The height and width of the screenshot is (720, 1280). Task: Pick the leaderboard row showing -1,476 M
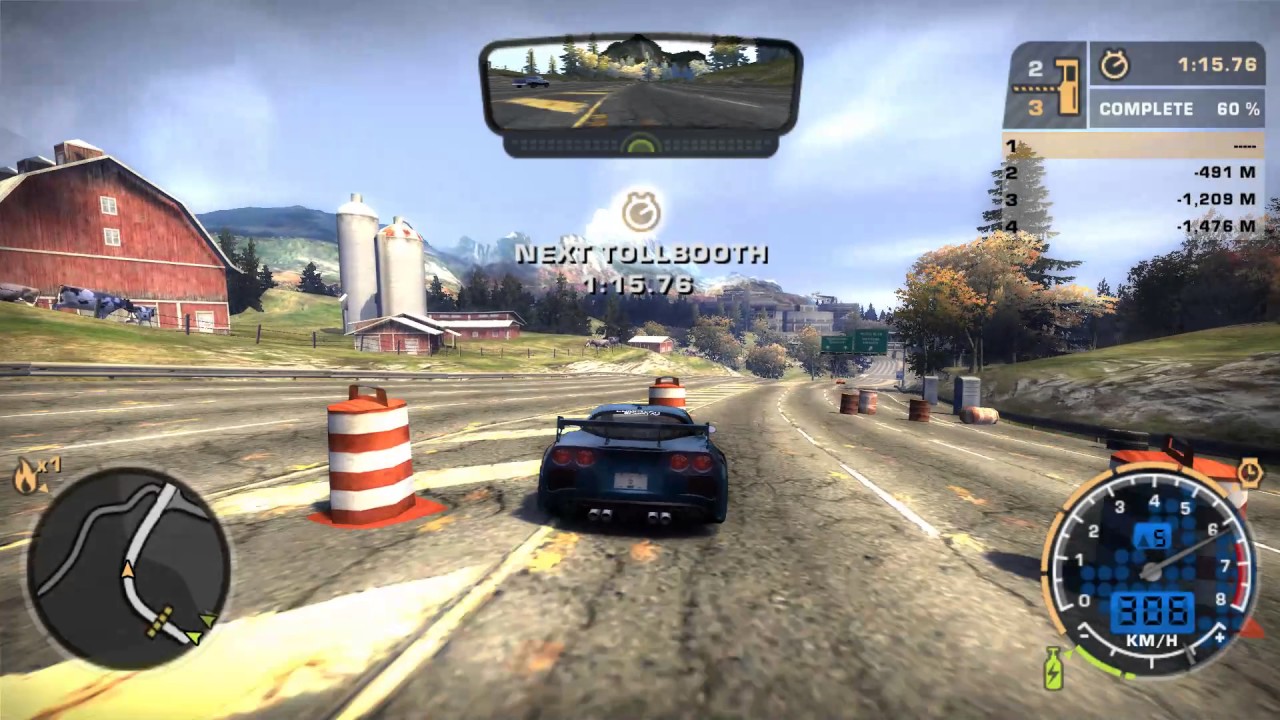1133,226
